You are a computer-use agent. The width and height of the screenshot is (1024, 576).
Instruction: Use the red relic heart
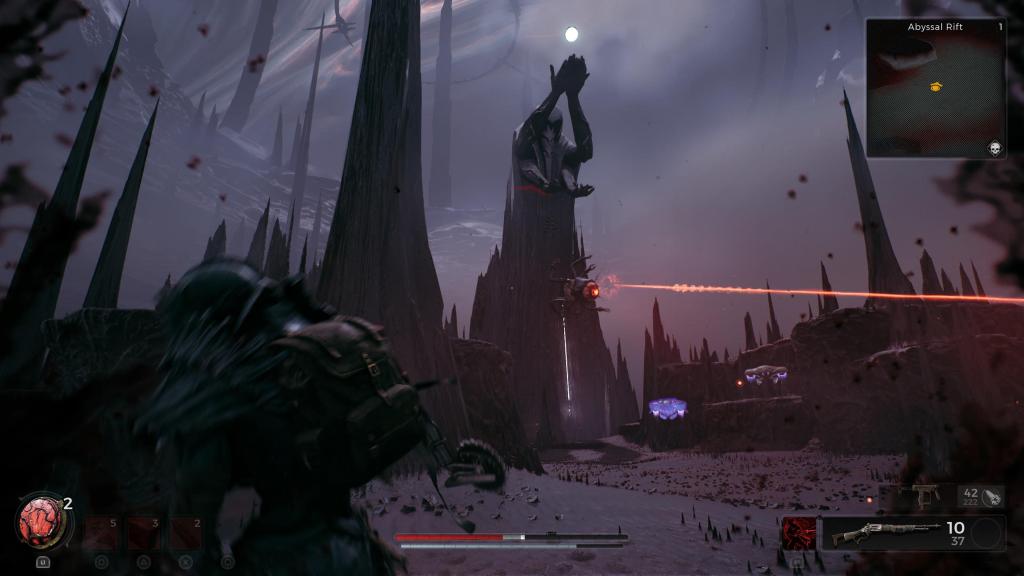click(x=41, y=522)
